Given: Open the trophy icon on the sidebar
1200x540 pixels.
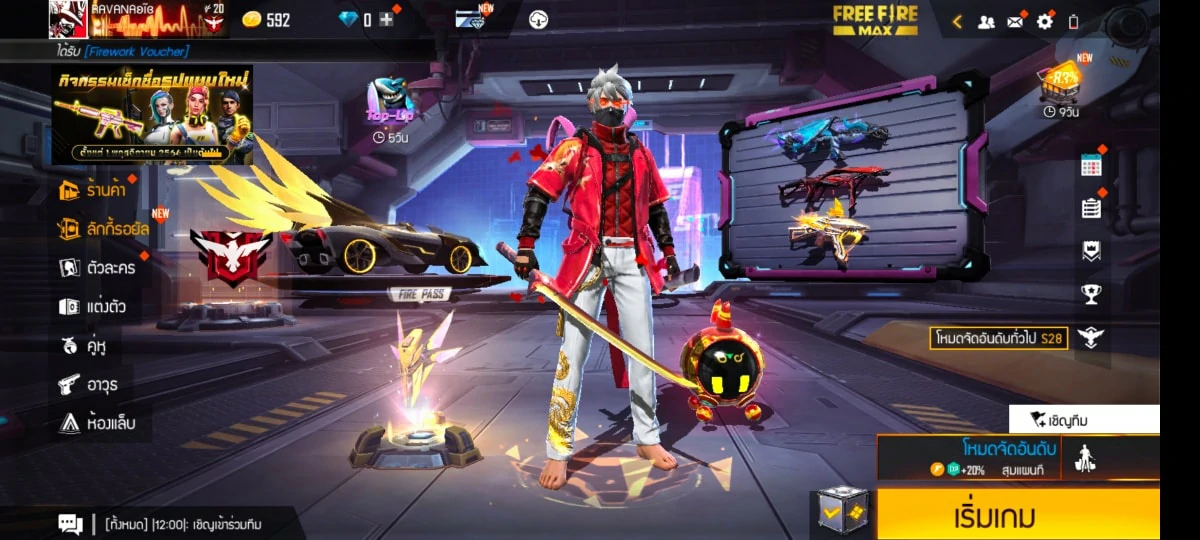Looking at the screenshot, I should [1091, 294].
